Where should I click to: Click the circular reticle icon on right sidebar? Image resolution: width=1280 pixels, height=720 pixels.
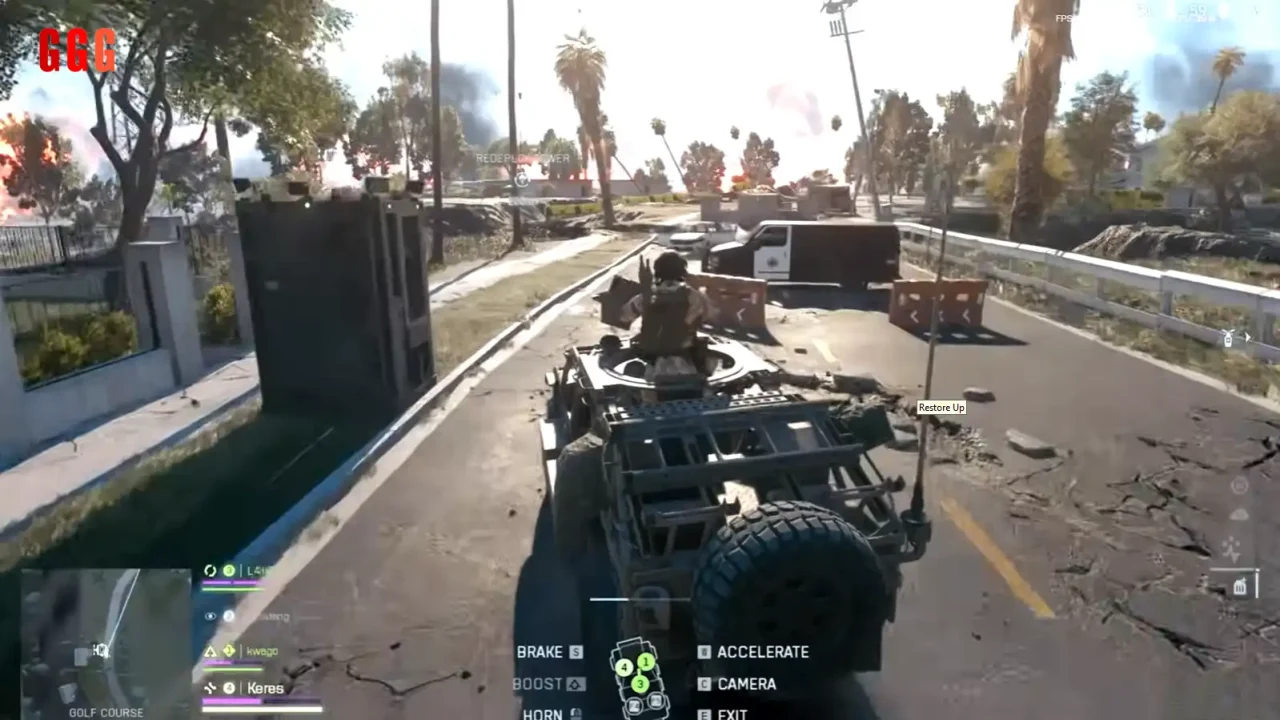point(1239,485)
